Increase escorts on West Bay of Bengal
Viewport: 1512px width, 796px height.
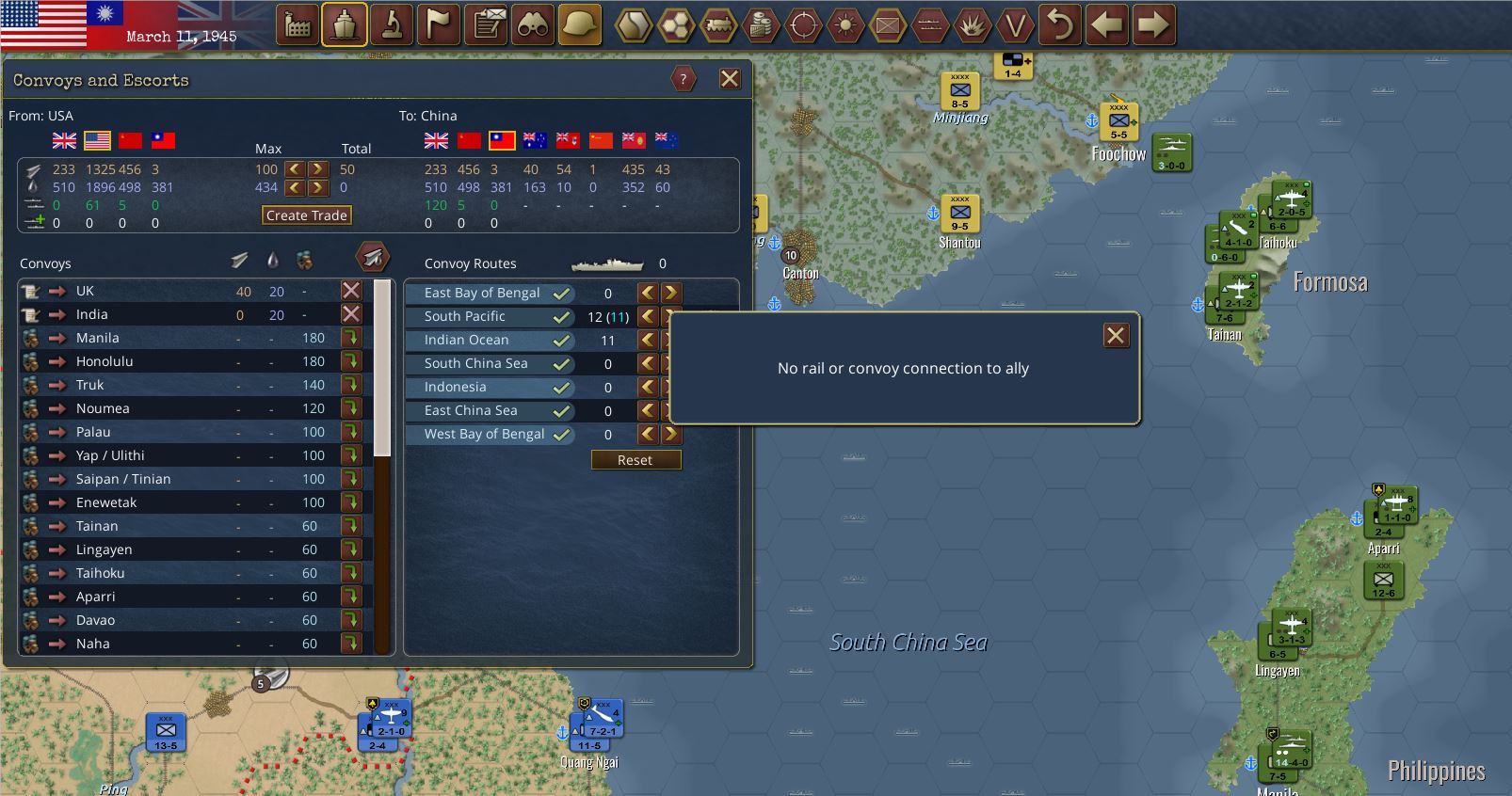670,434
